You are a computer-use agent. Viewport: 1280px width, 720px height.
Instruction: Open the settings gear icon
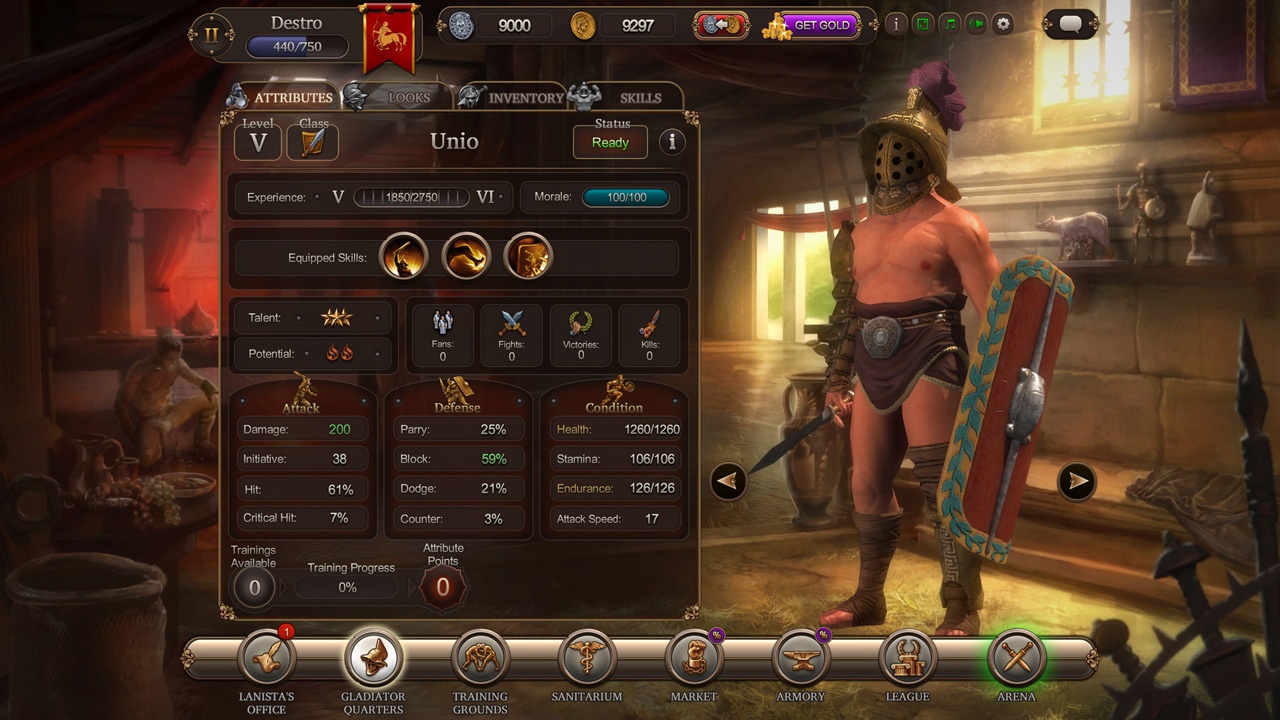tap(1003, 24)
